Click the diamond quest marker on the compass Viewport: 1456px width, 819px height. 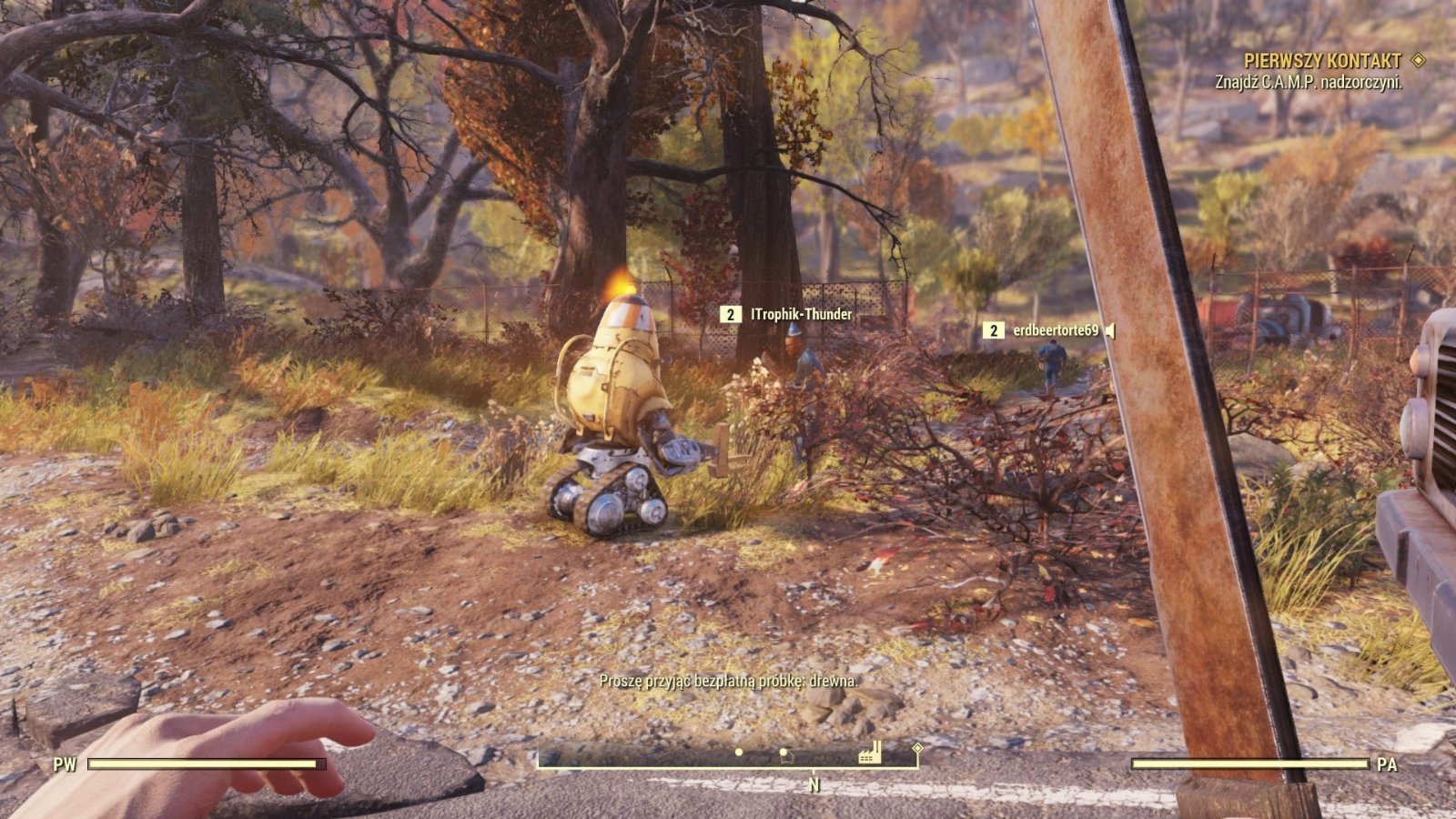[917, 748]
